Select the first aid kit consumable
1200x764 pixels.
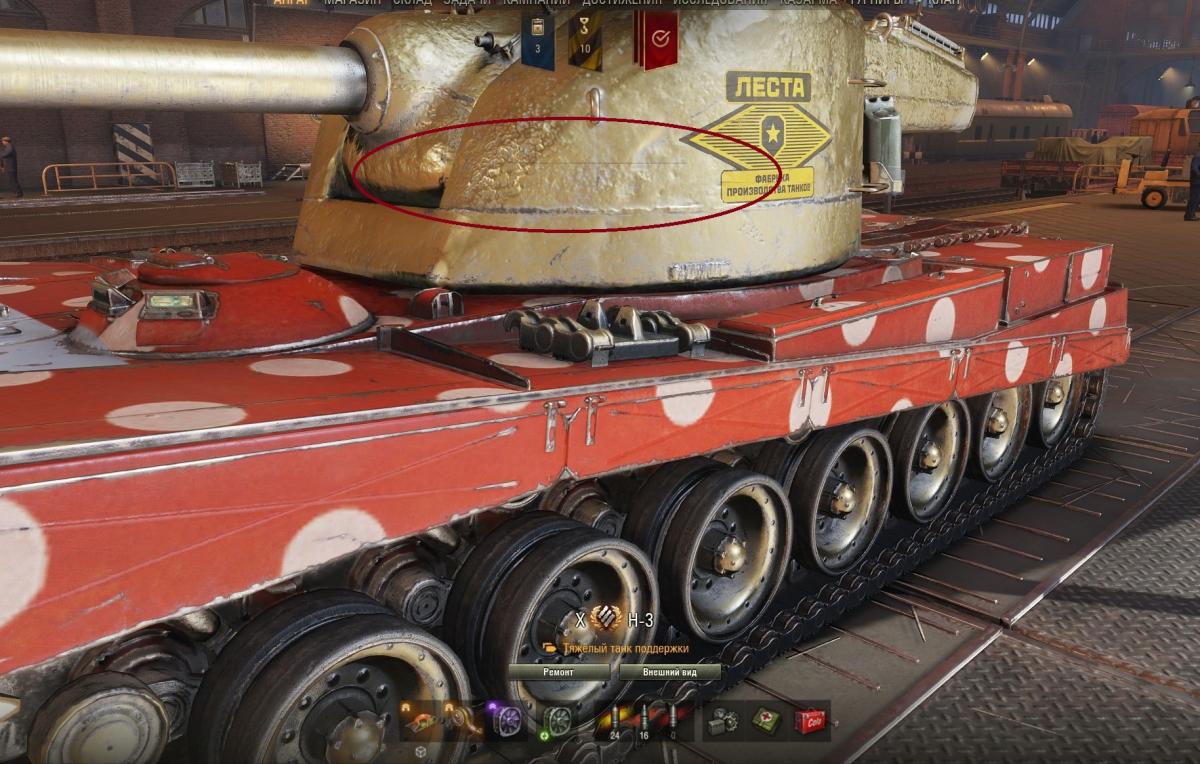pyautogui.click(x=767, y=720)
